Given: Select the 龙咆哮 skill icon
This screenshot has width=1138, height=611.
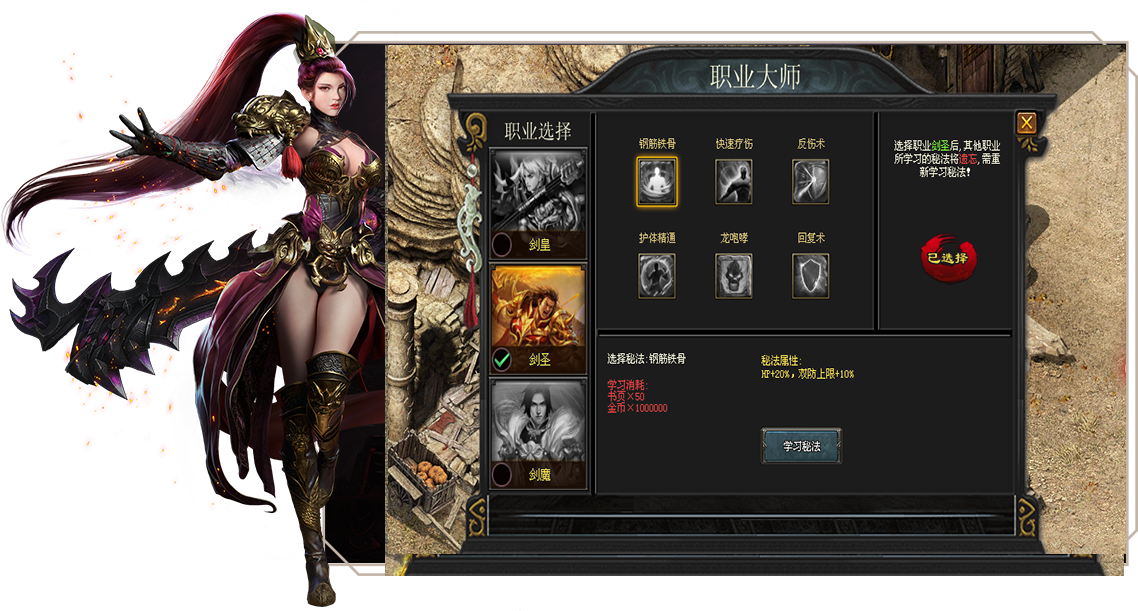Looking at the screenshot, I should (734, 275).
